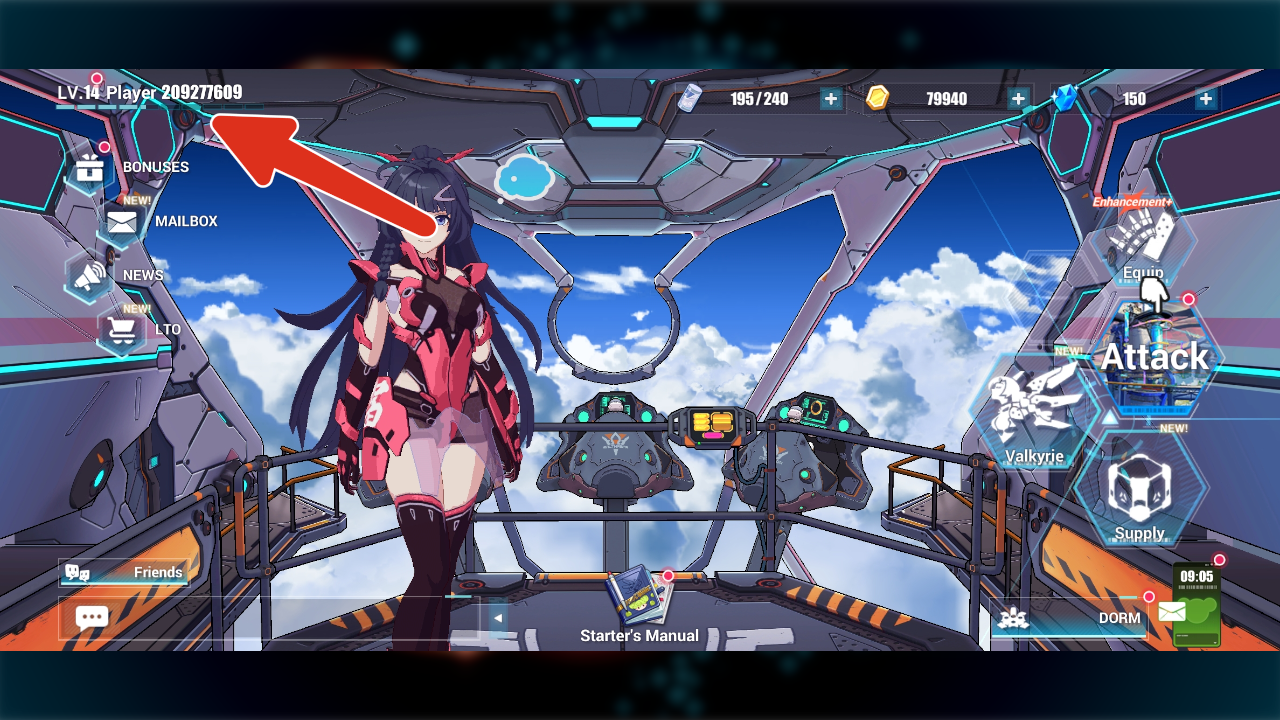Expand the chat bar arrow

497,618
